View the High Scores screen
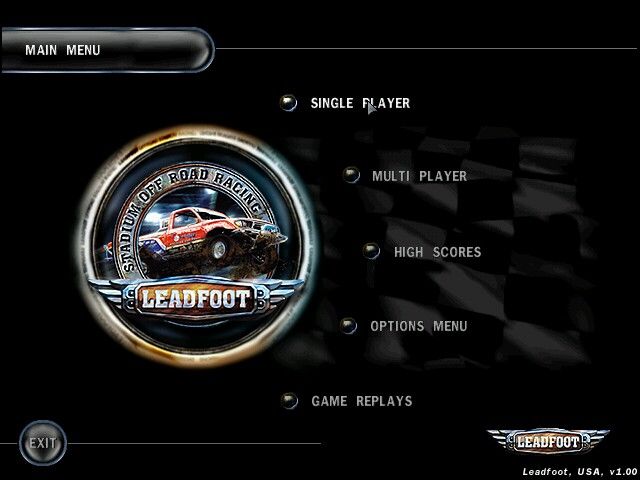Viewport: 640px width, 480px height. 436,252
